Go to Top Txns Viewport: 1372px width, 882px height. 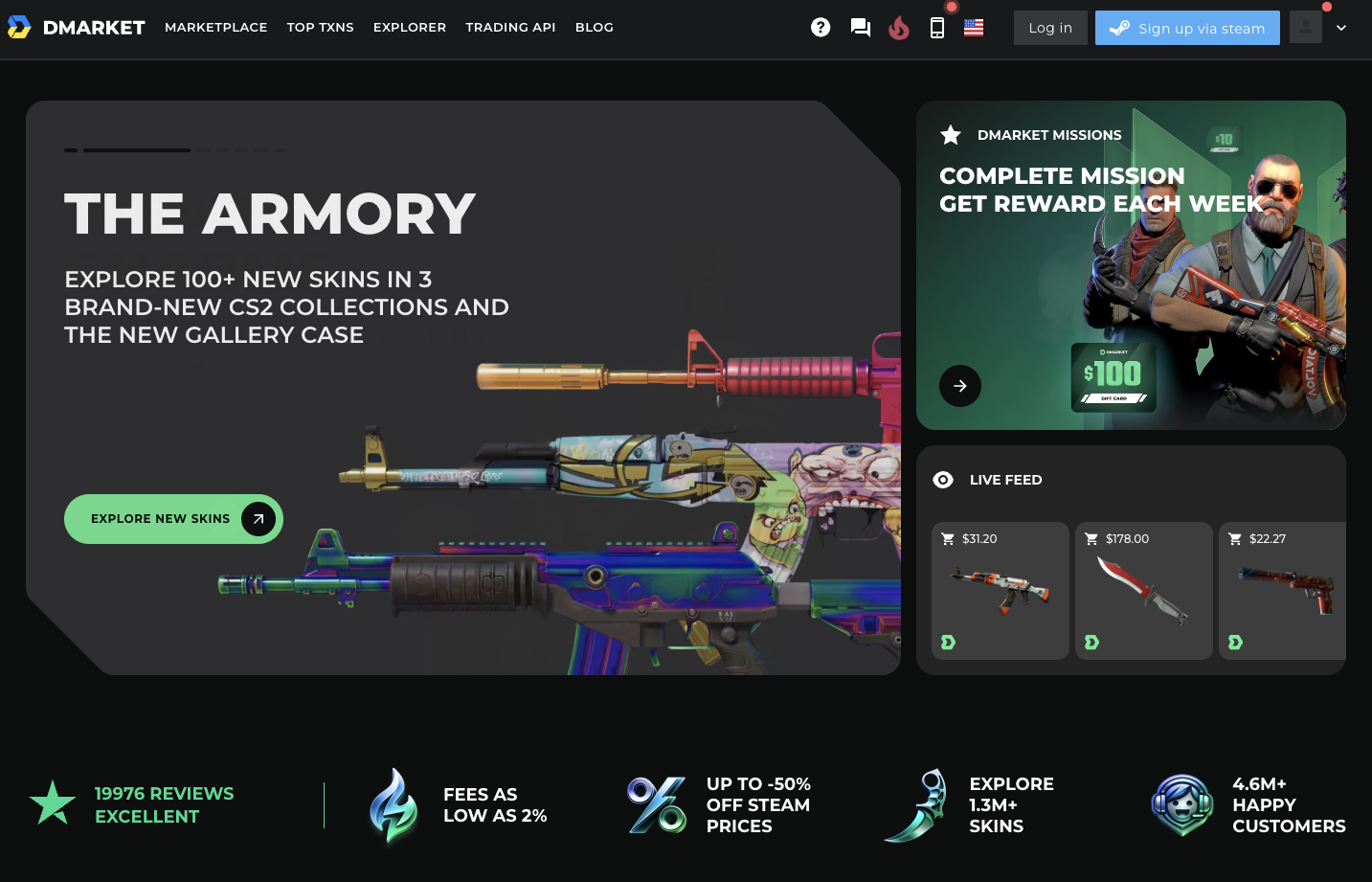click(320, 28)
